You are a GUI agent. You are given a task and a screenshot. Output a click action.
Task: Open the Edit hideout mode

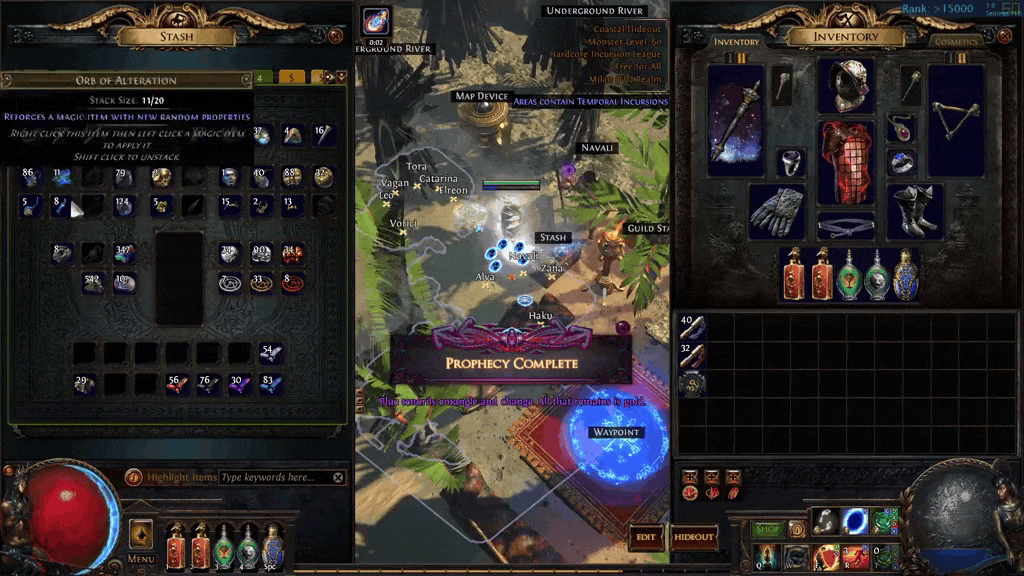point(646,537)
